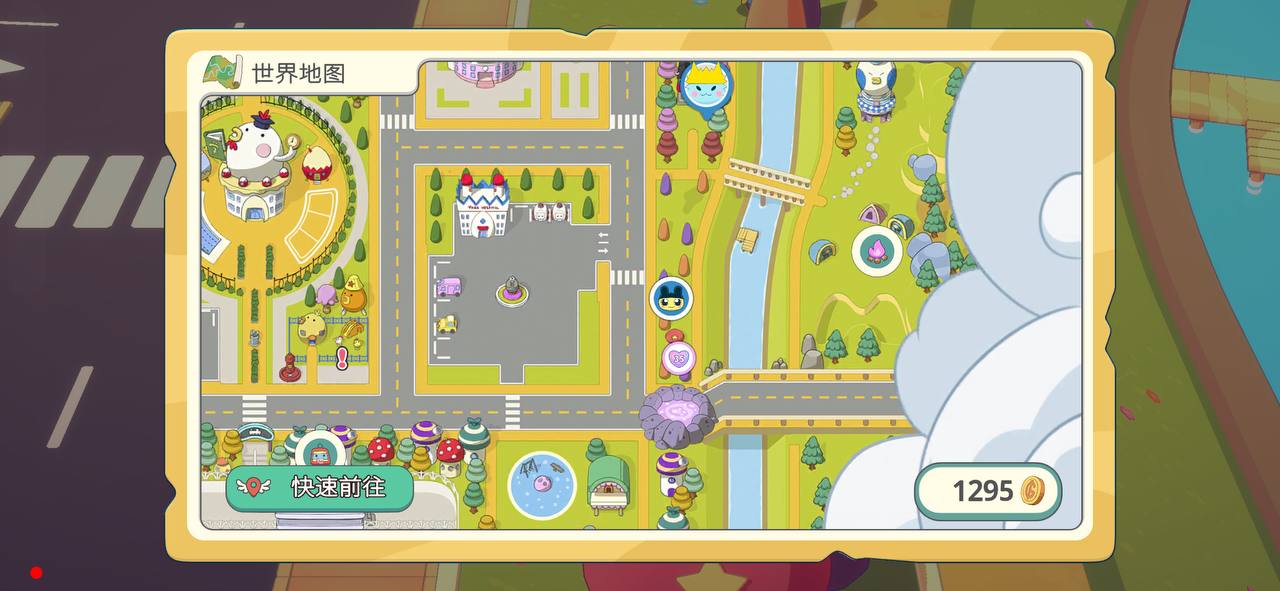This screenshot has height=591, width=1280.
Task: Open the round shop marker above 快速前往
Action: [319, 453]
